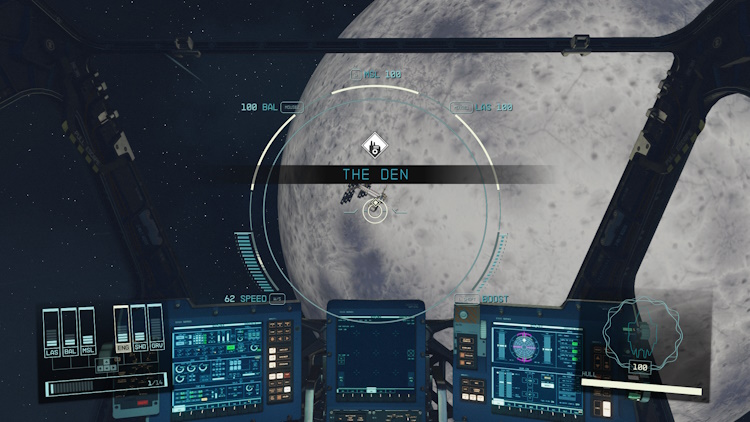Viewport: 750px width, 422px height.
Task: Select the MSL power allocation column
Action: coord(86,330)
